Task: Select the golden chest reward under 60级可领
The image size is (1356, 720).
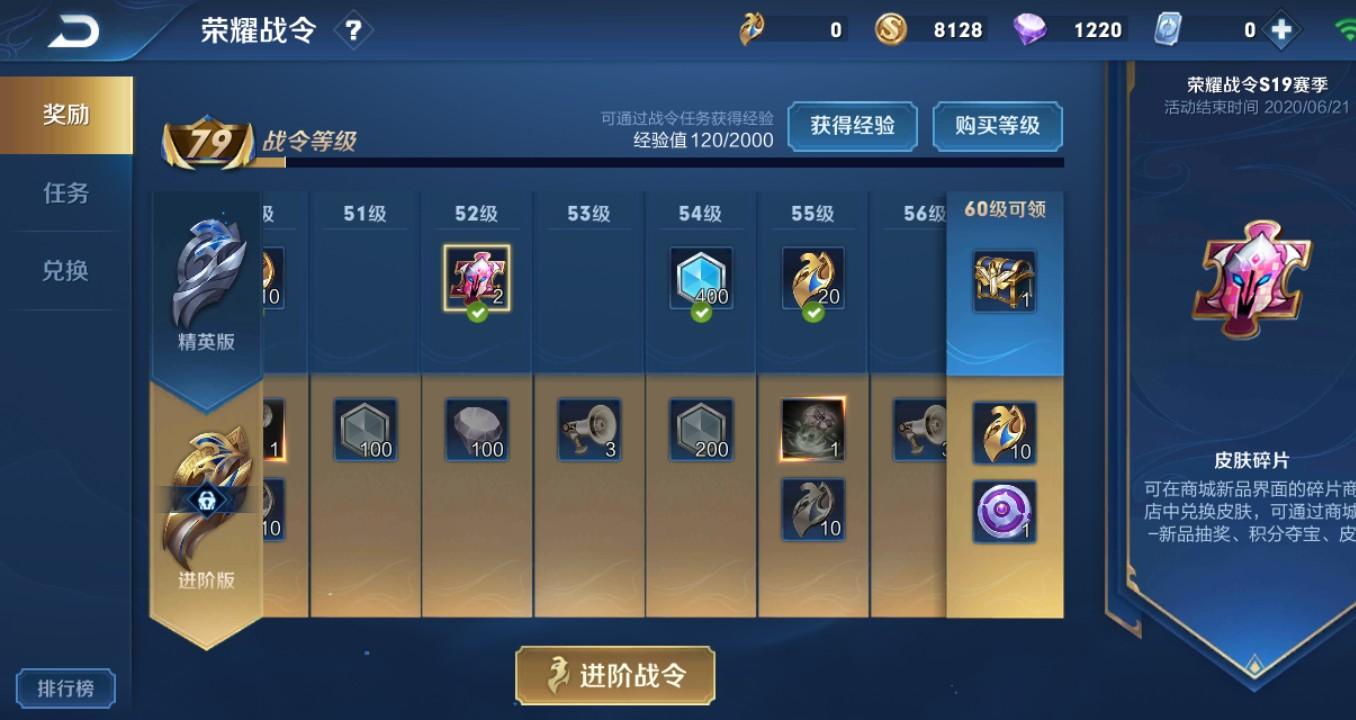Action: tap(1003, 279)
